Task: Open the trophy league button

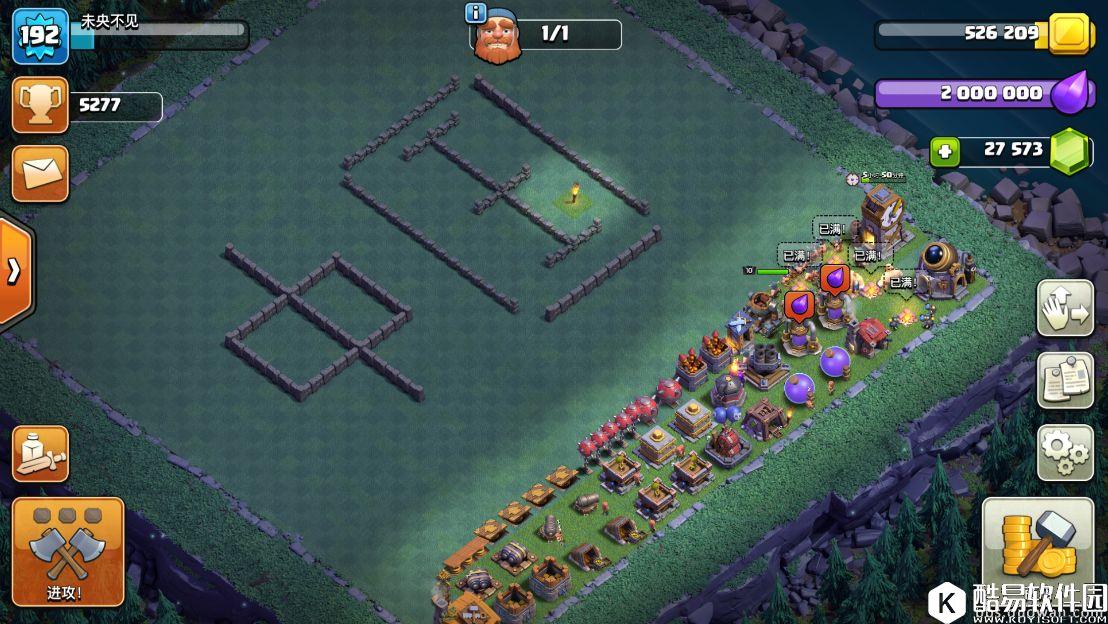Action: 40,105
